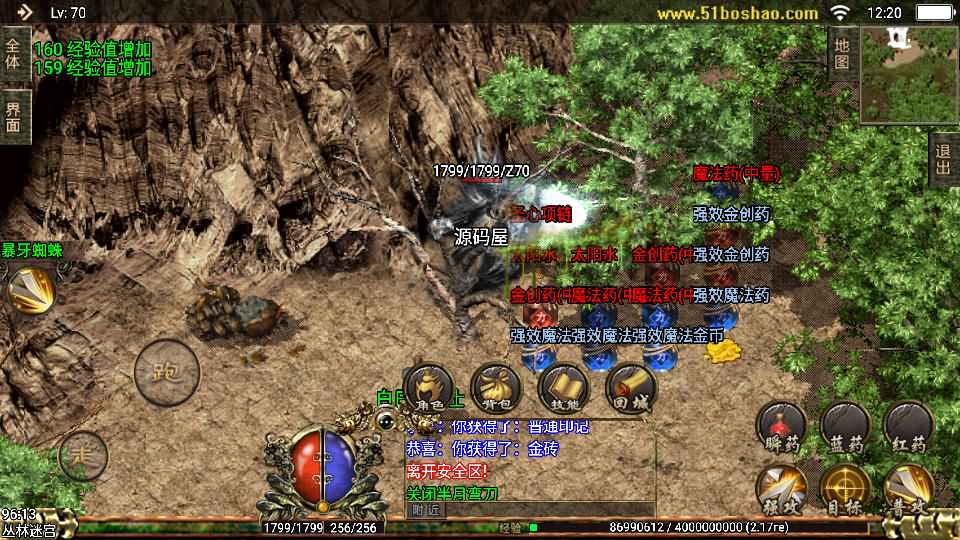Image resolution: width=960 pixels, height=540 pixels.
Task: Activate the 普攻 normal attack button
Action: point(908,489)
